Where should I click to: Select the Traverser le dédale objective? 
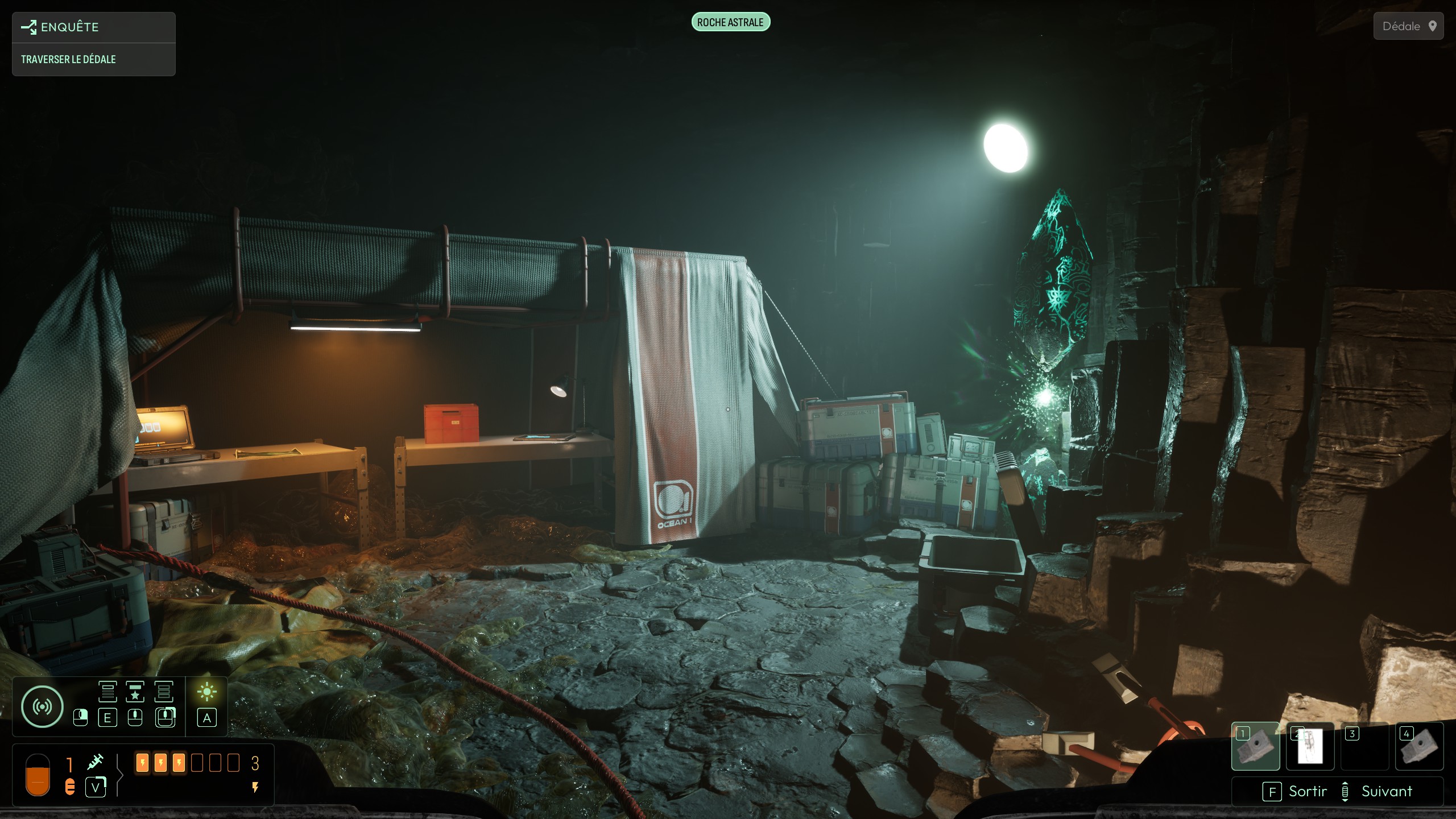point(68,59)
